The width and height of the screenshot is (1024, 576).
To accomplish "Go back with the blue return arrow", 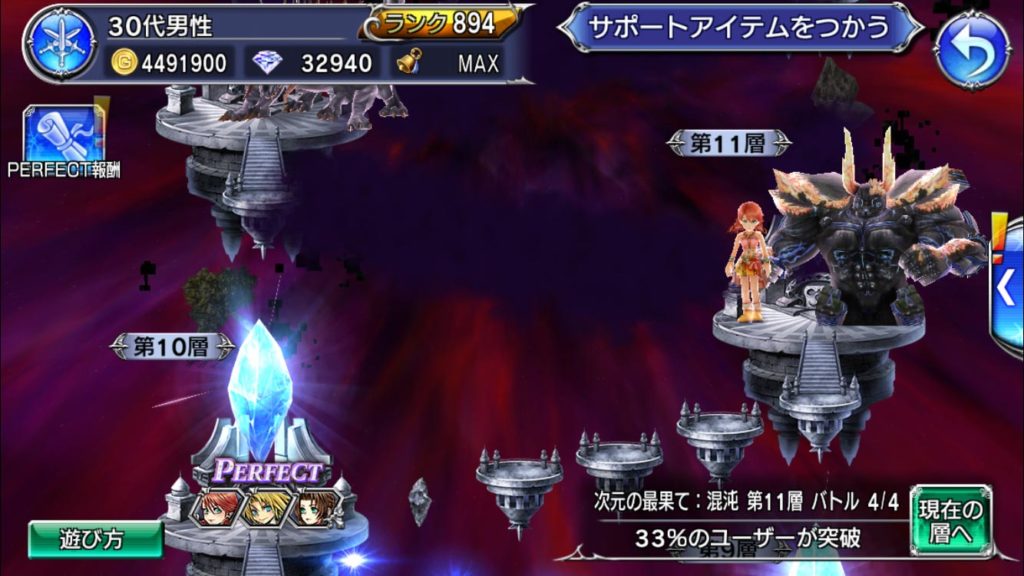I will [x=971, y=45].
